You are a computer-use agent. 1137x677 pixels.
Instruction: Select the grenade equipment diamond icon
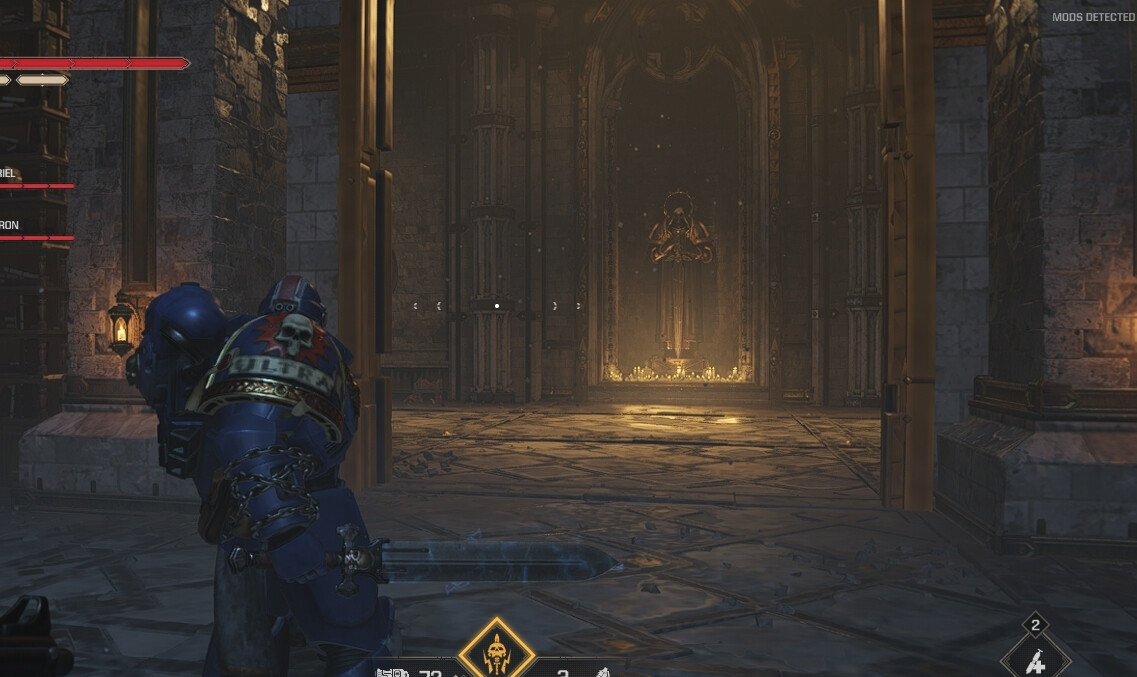tap(1035, 660)
